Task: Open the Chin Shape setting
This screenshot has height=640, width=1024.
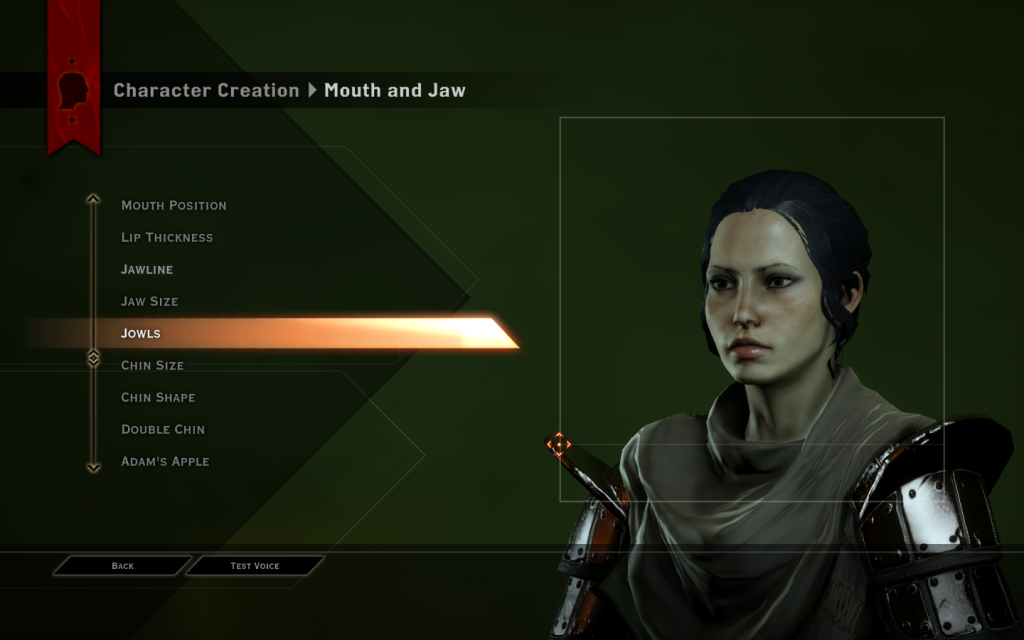Action: pos(158,397)
